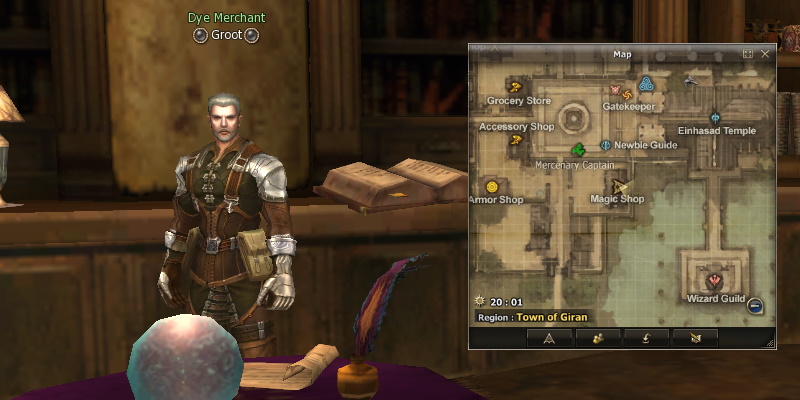The image size is (800, 400).
Task: Select the Accessory Shop marker on map
Action: (x=516, y=140)
